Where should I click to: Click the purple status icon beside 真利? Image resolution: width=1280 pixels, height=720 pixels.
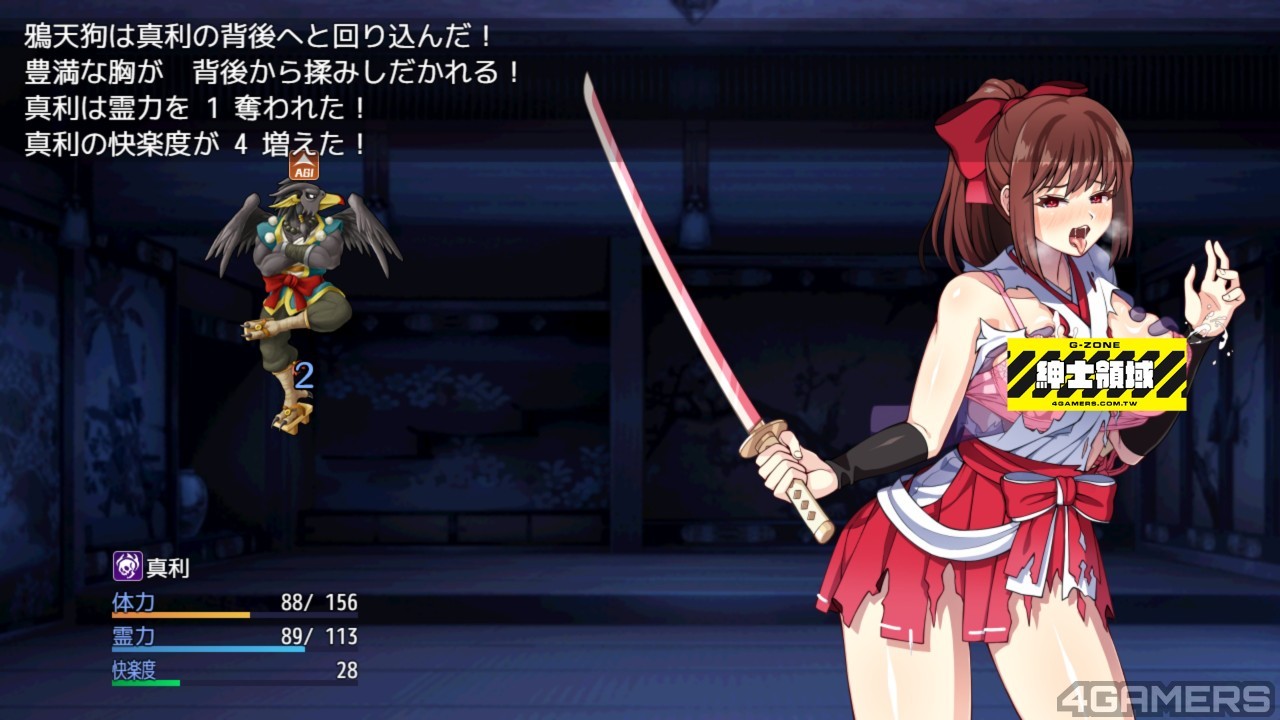(x=127, y=567)
